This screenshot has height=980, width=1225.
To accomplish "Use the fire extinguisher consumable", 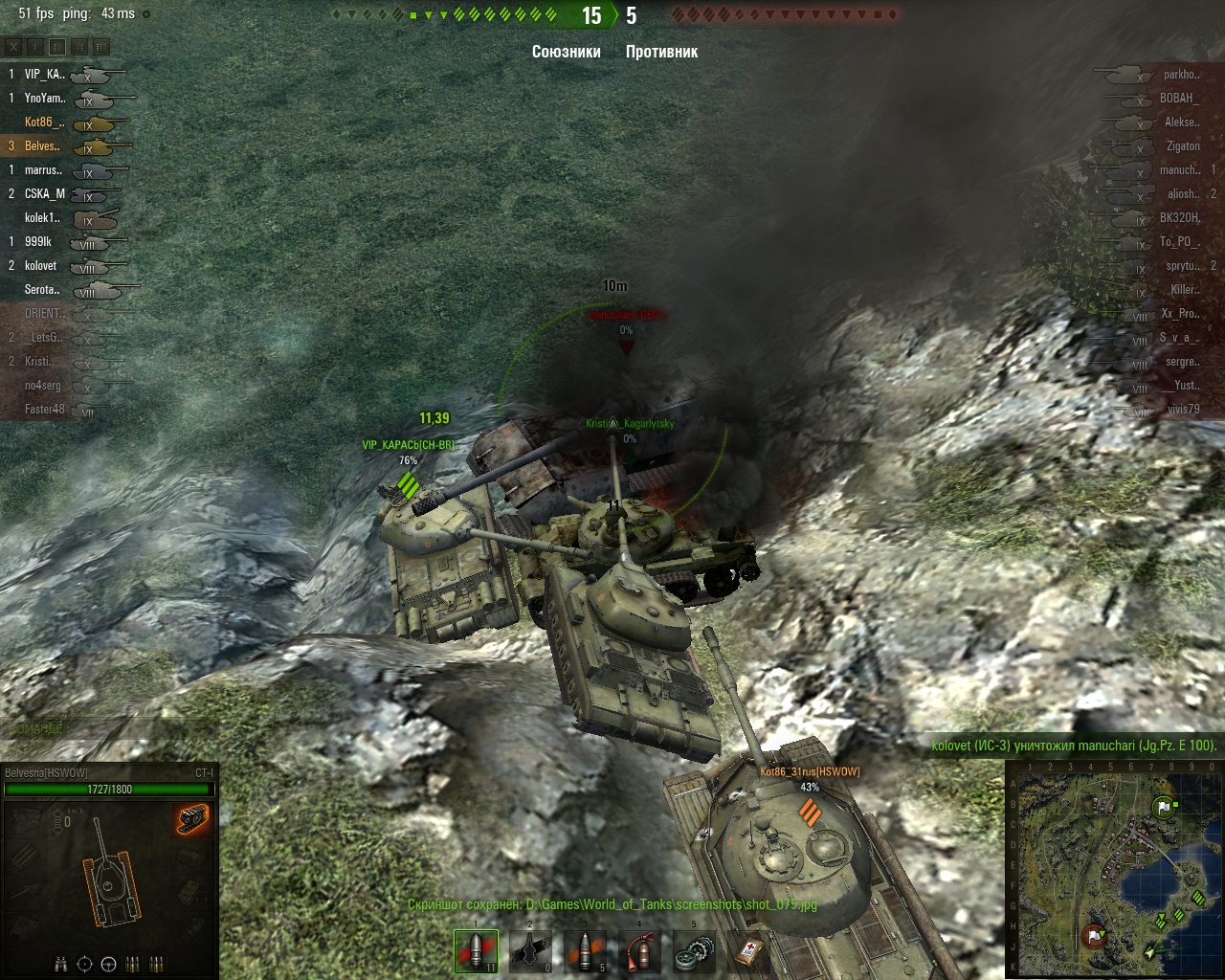I will coord(639,950).
